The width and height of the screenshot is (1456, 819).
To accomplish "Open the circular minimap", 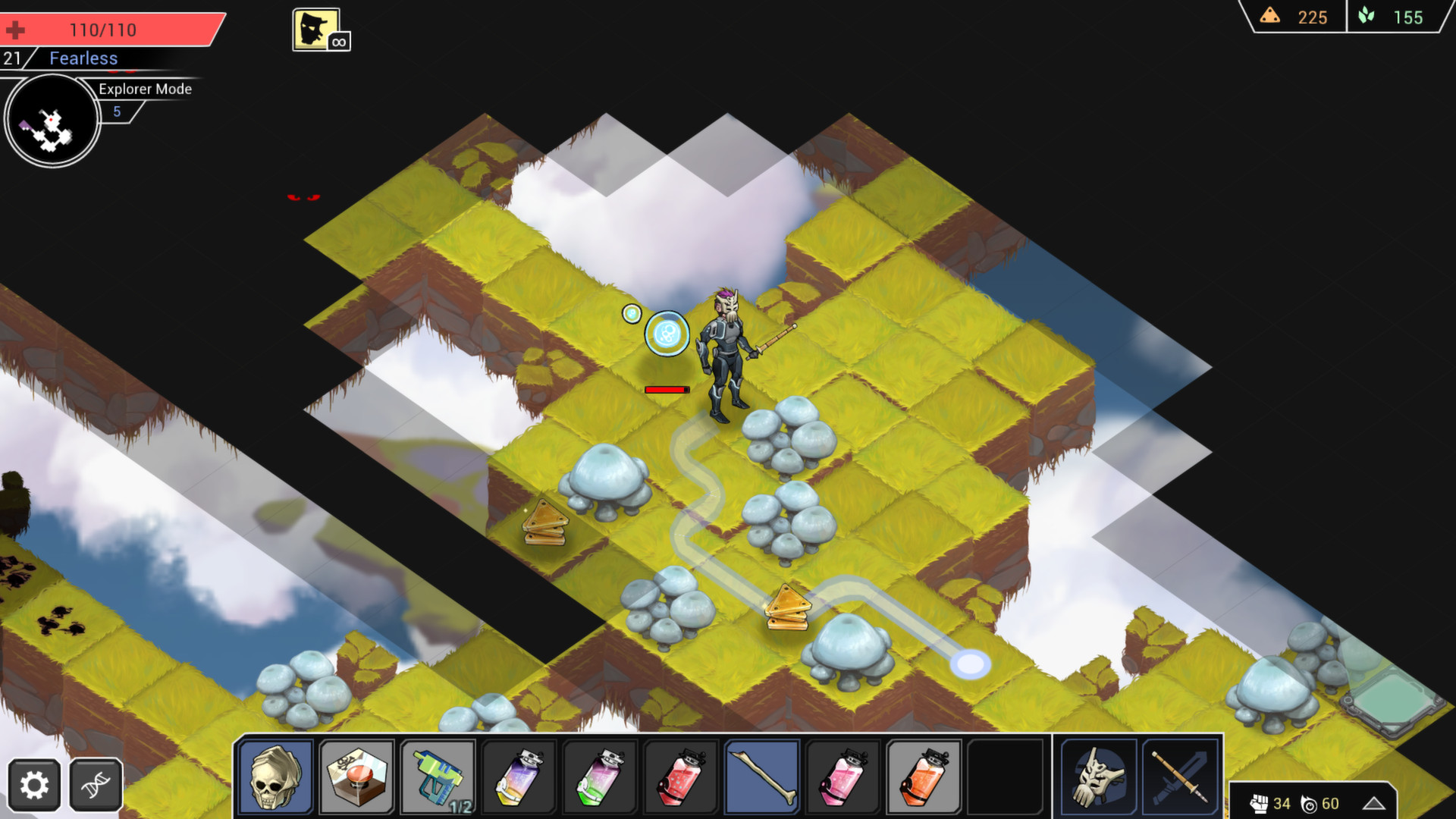I will point(51,119).
